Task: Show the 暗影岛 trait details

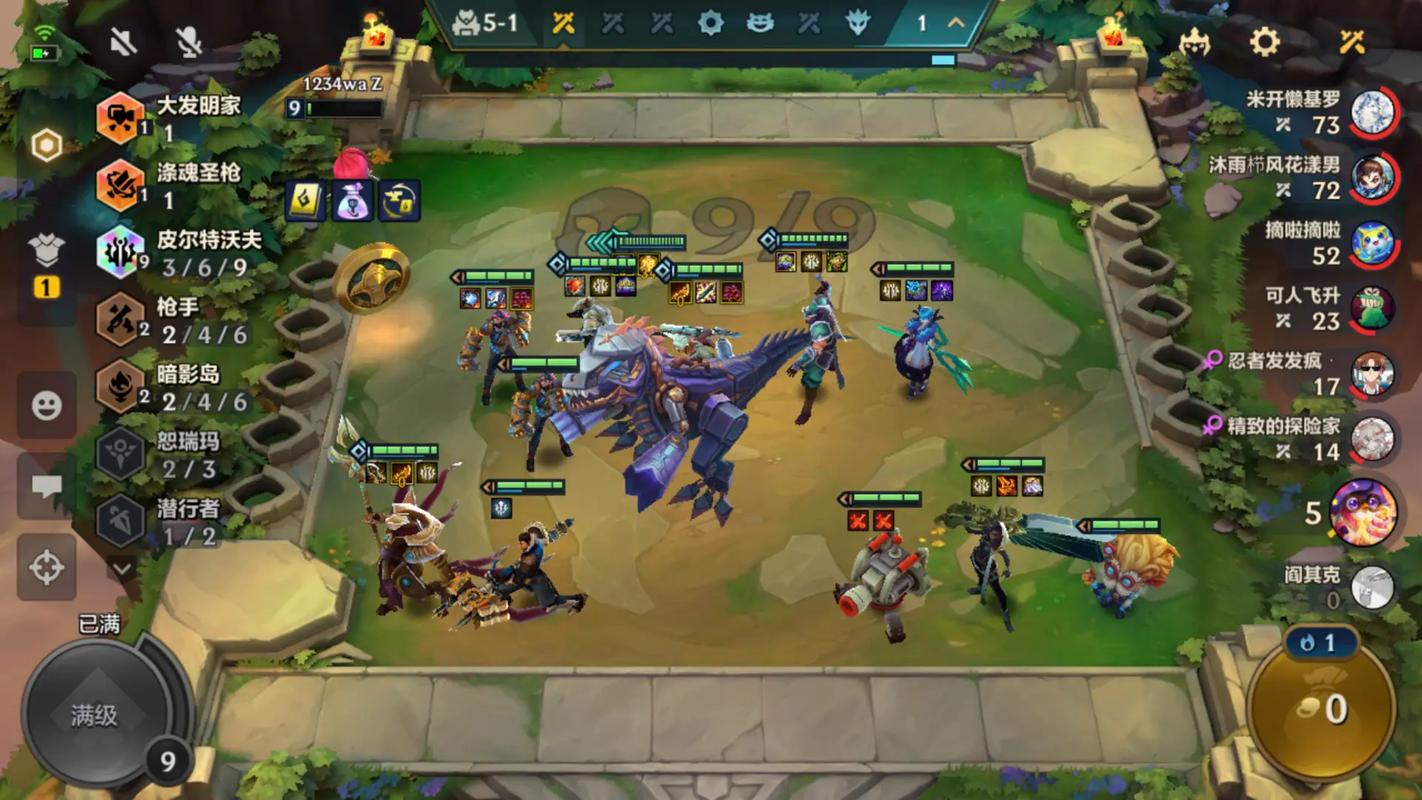Action: coord(170,387)
